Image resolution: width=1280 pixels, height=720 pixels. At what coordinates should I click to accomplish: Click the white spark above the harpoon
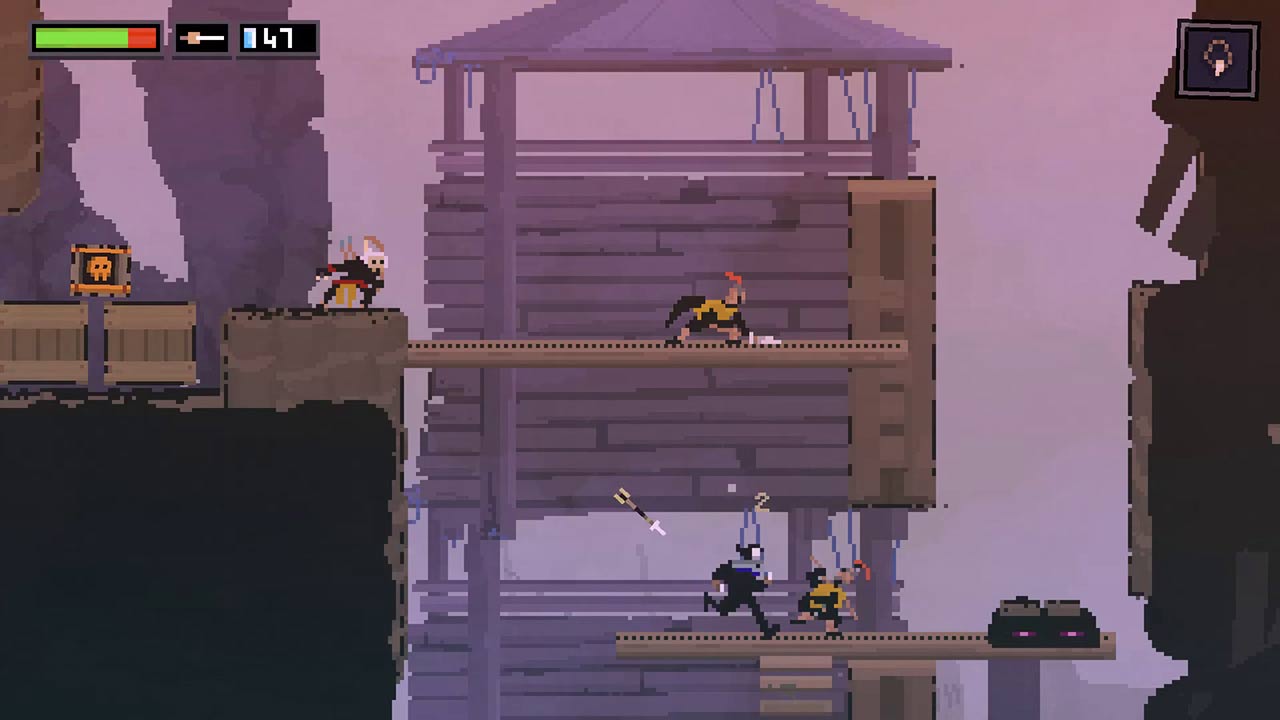731,488
